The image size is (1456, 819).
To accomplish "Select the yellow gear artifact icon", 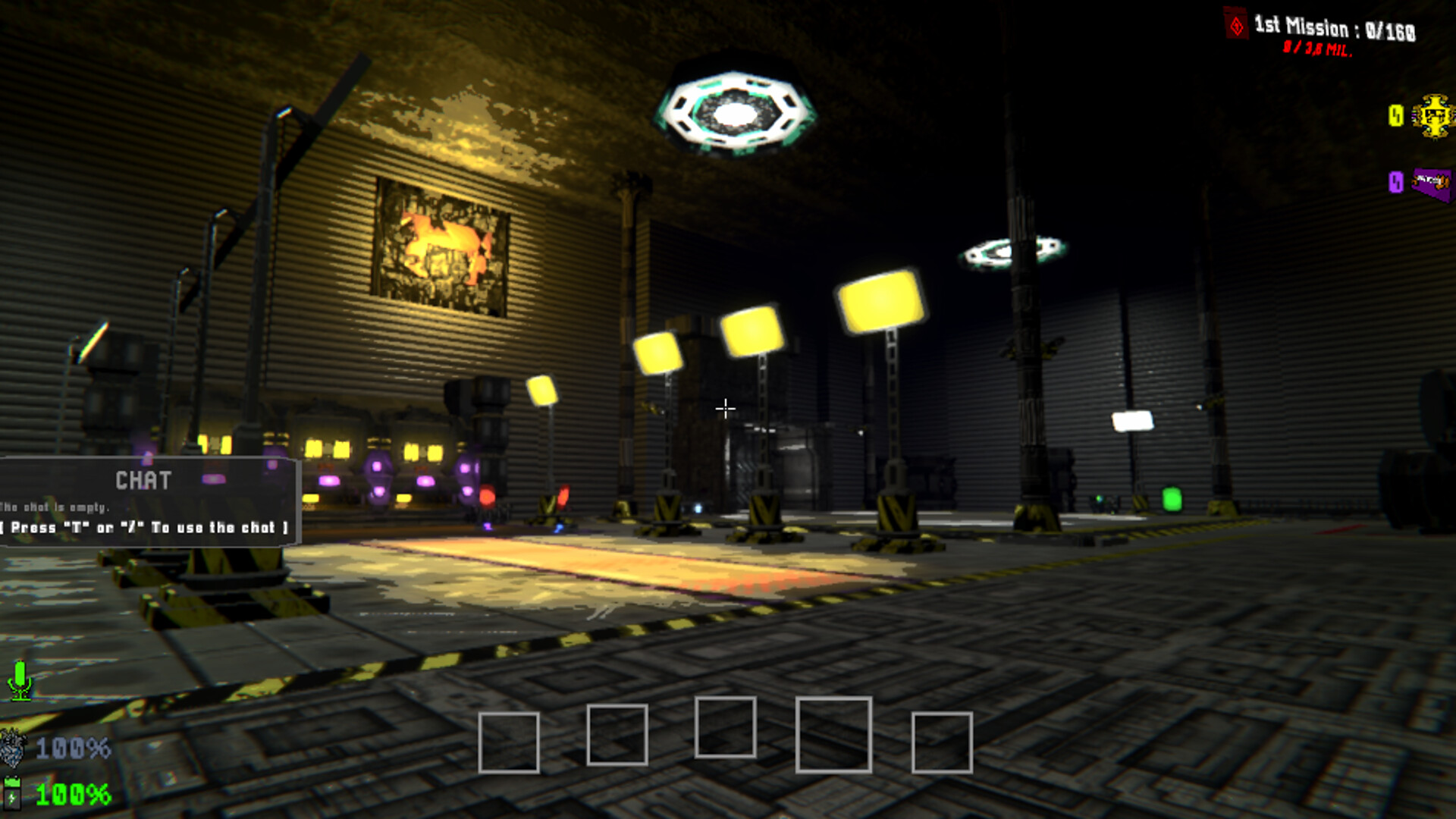I will pos(1433,115).
